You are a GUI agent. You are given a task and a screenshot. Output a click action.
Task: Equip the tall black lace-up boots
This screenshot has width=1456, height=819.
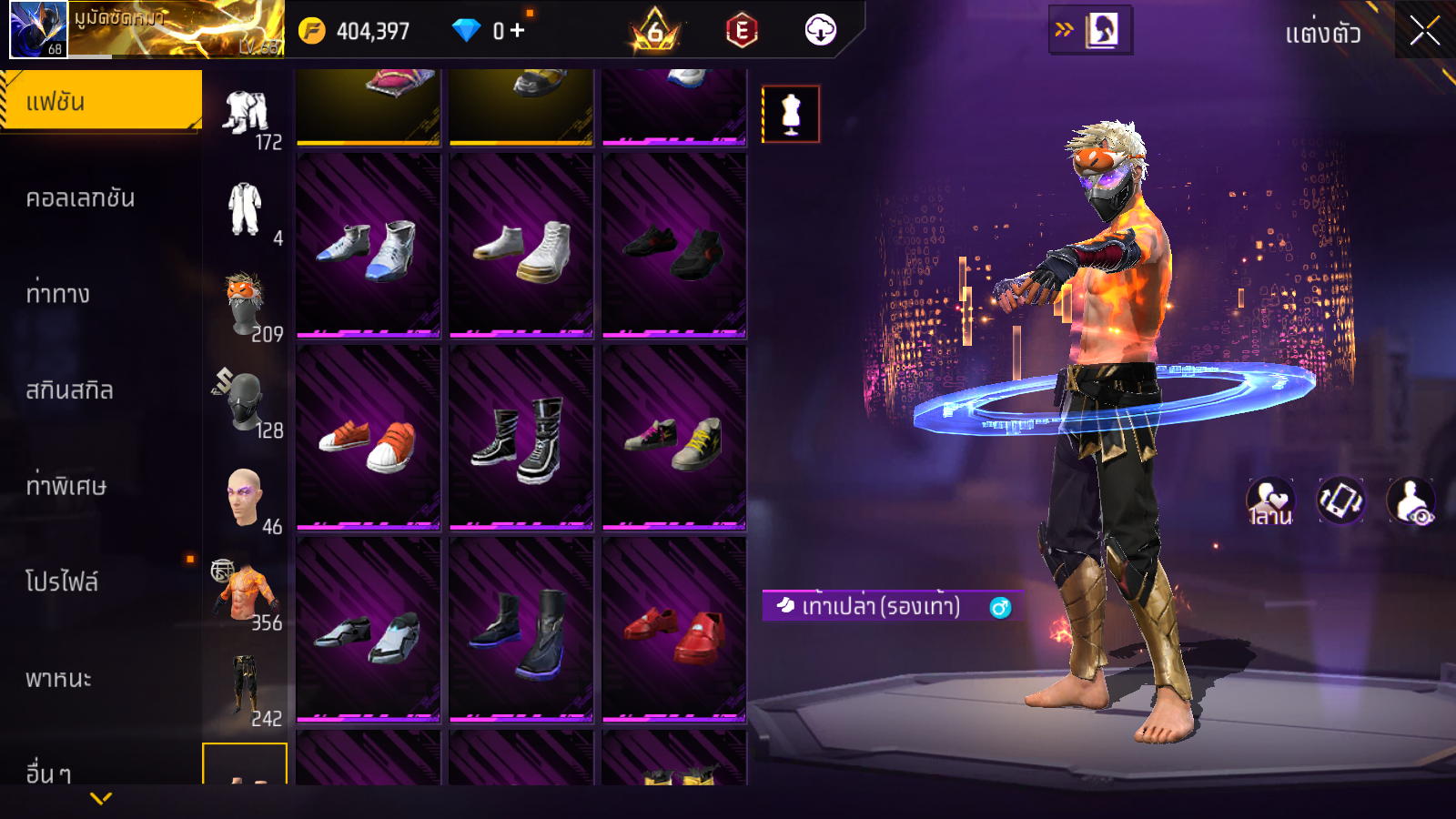tap(521, 438)
